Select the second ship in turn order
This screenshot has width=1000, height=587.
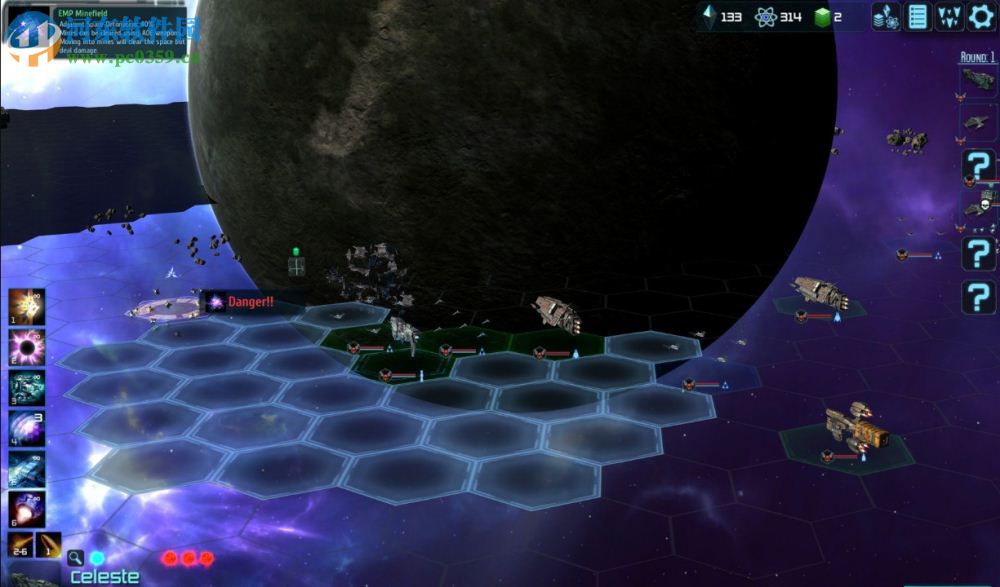pos(978,121)
